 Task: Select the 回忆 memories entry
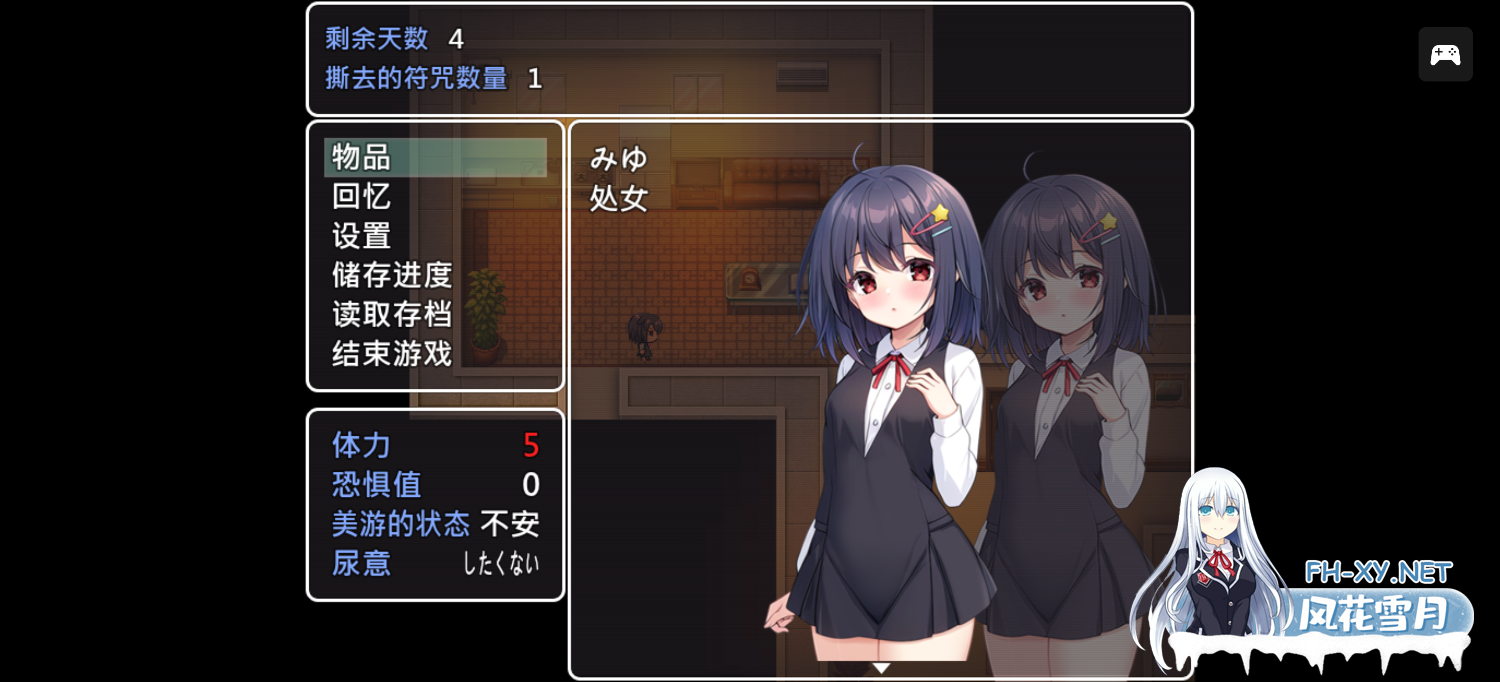[x=362, y=197]
